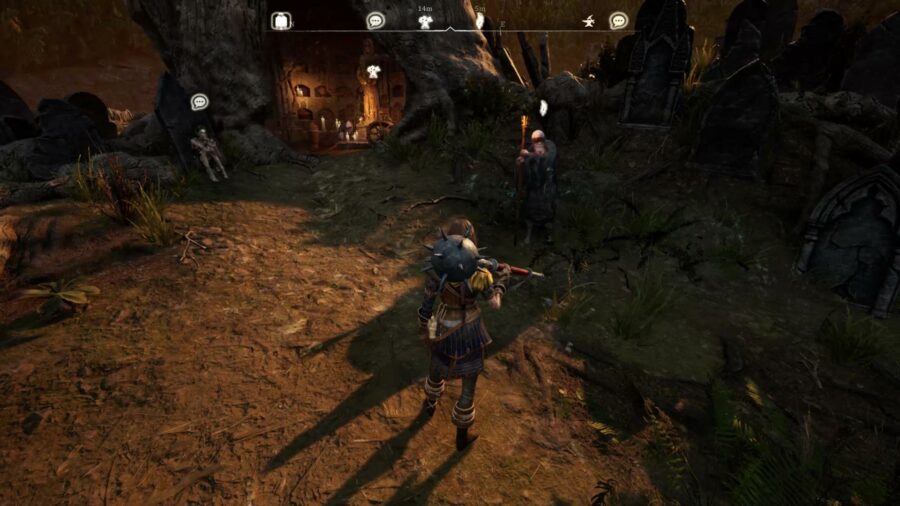Select the anvil marker on the compass
This screenshot has width=900, height=506.
590,21
